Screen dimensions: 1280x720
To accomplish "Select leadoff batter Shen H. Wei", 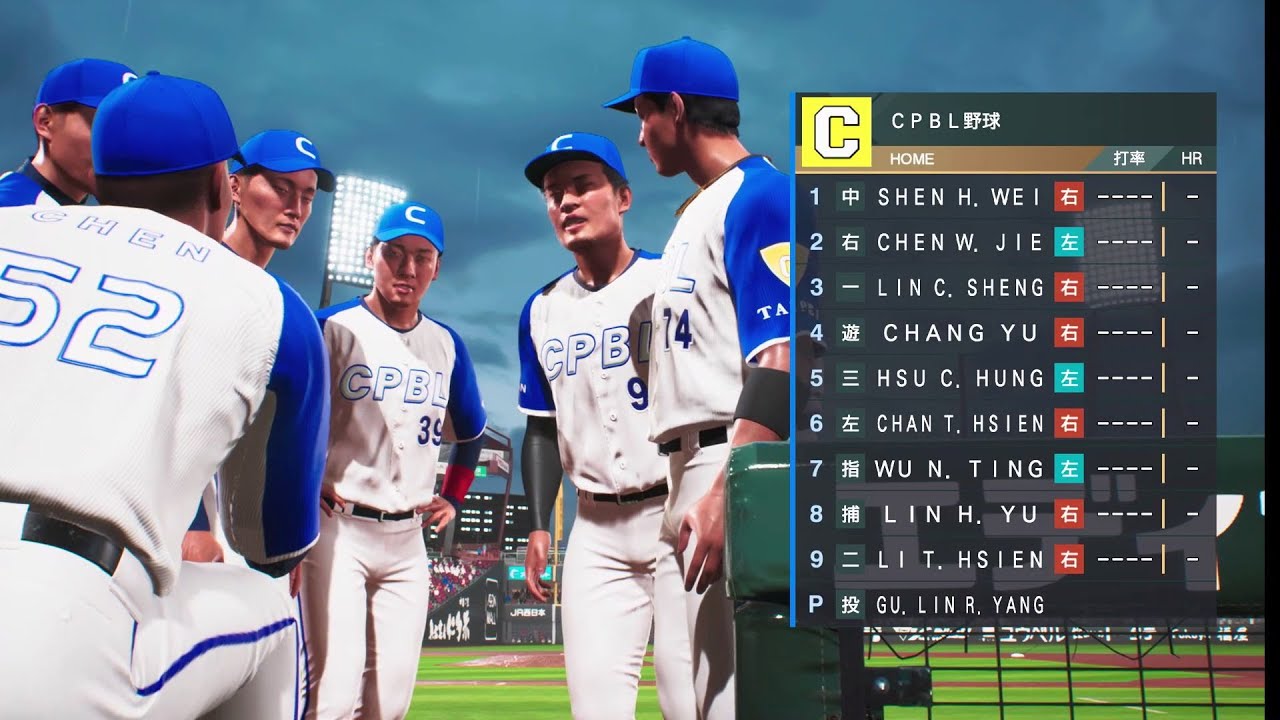I will pos(959,197).
